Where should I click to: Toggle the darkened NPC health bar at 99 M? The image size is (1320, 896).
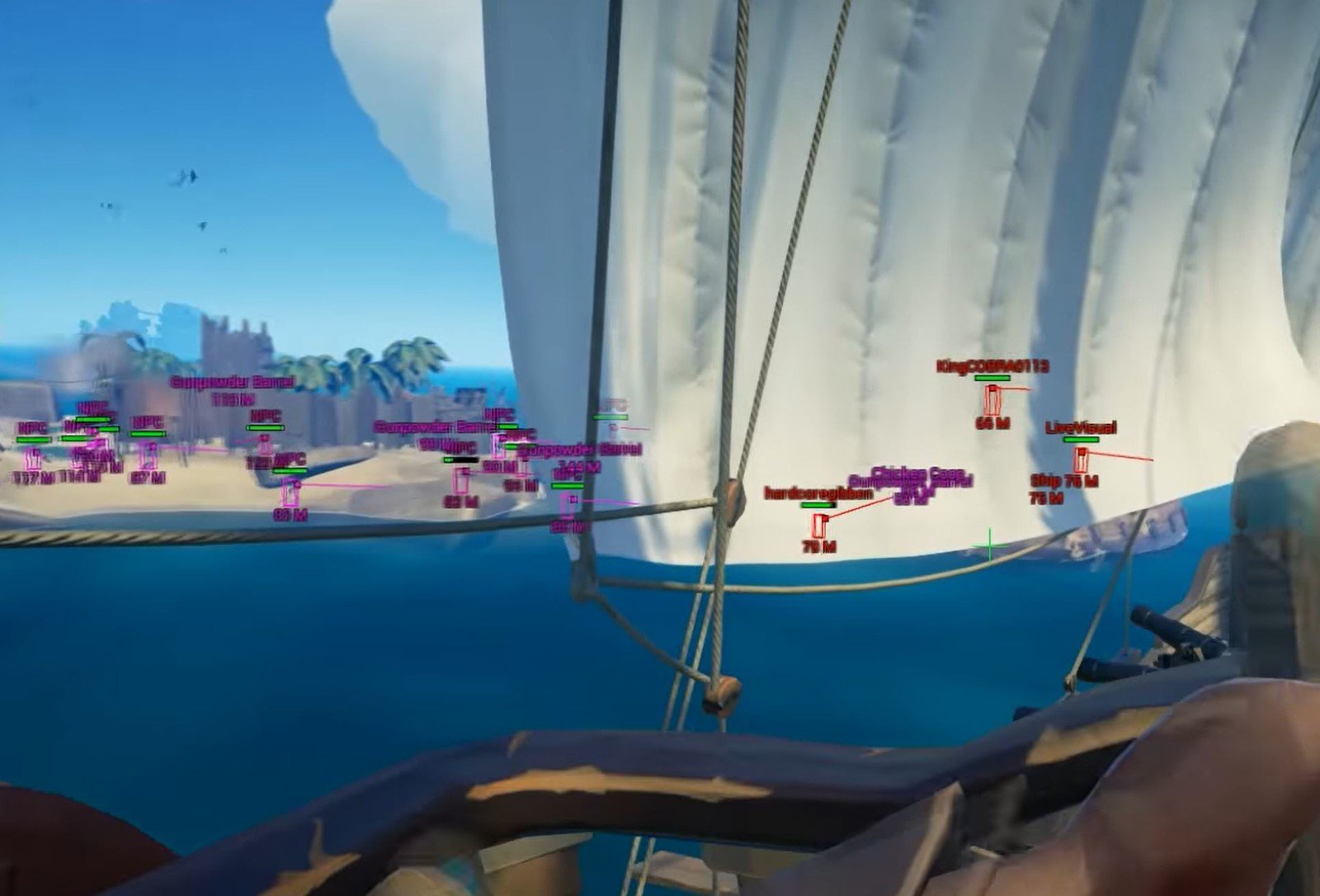pyautogui.click(x=462, y=460)
